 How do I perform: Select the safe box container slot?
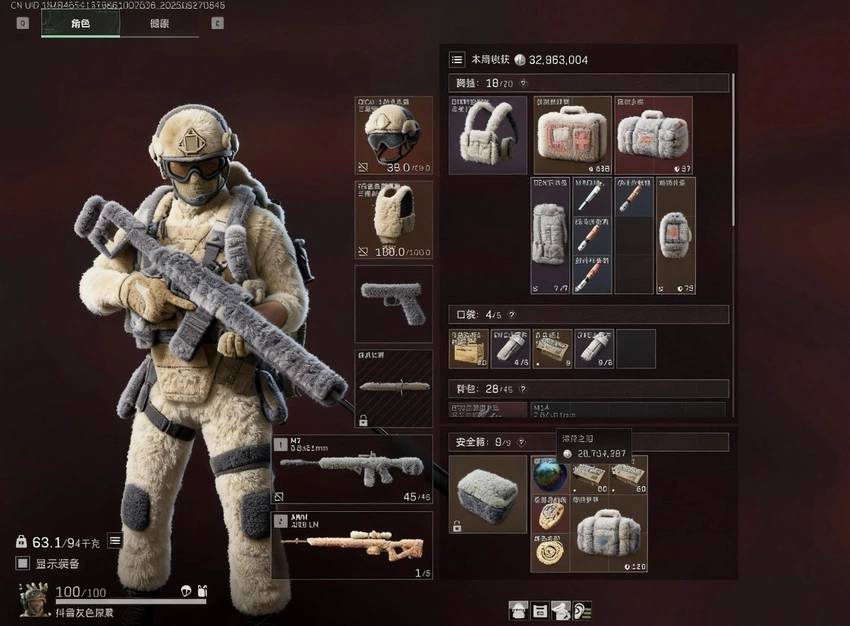tap(488, 494)
